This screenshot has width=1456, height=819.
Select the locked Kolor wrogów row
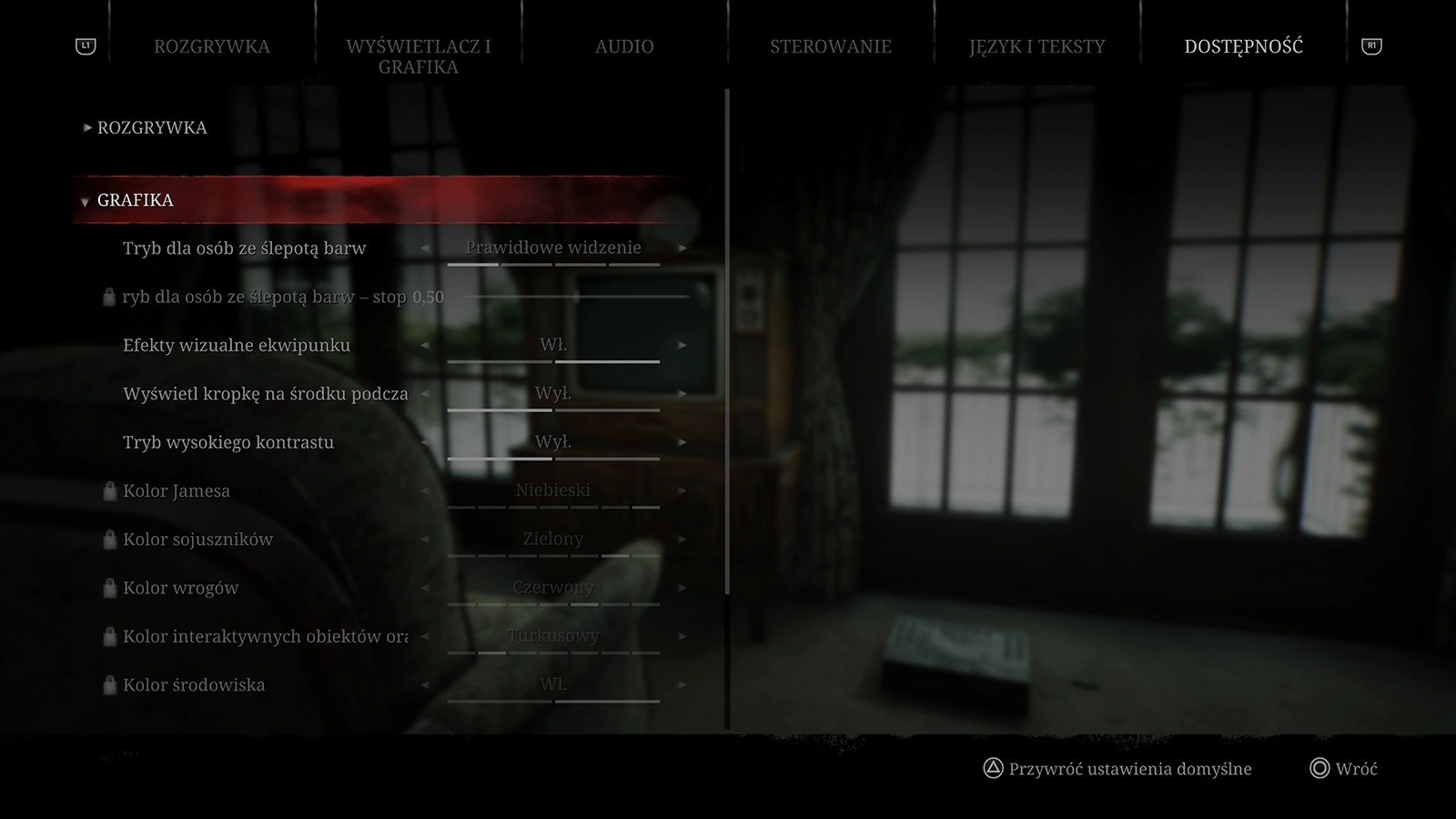pos(180,589)
